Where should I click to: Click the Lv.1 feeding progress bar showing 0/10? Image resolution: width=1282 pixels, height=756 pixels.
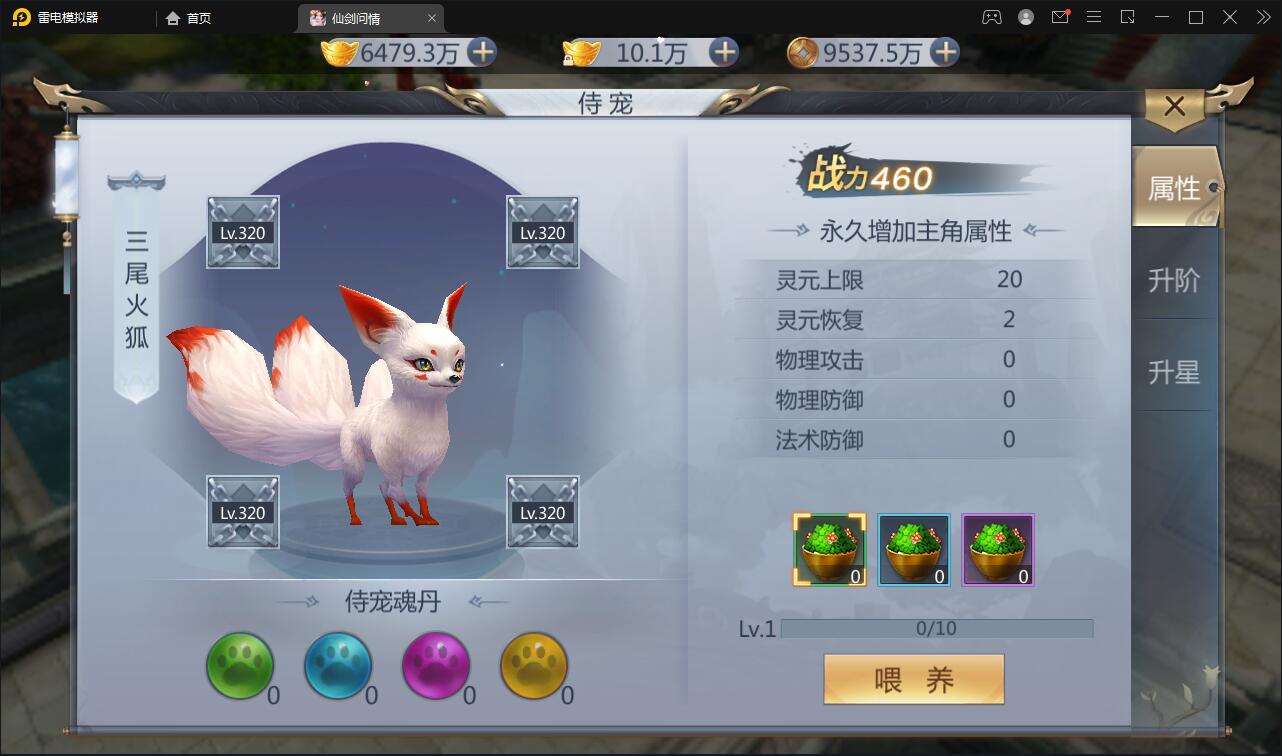938,628
